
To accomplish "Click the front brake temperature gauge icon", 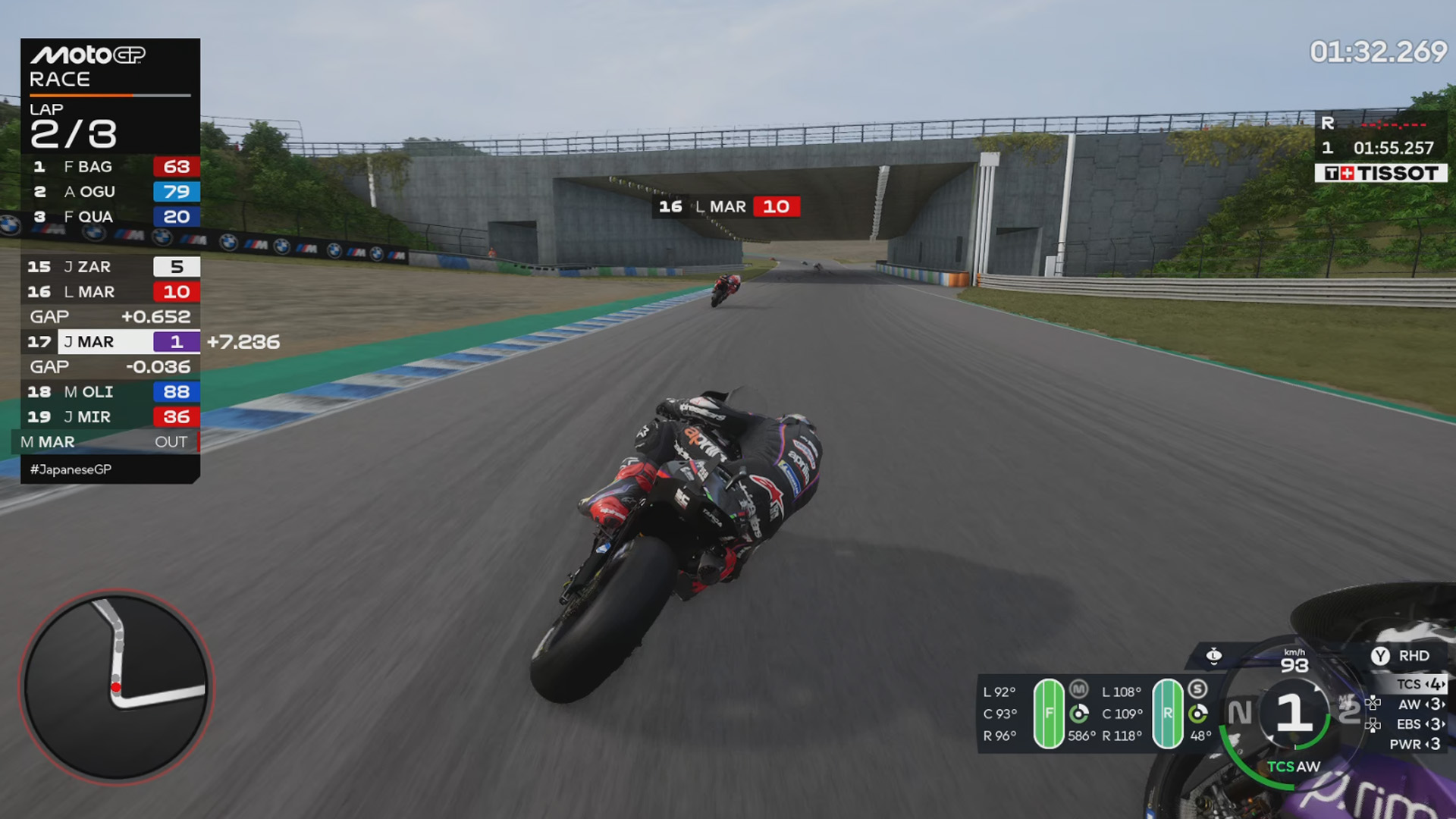I will pos(1080,714).
